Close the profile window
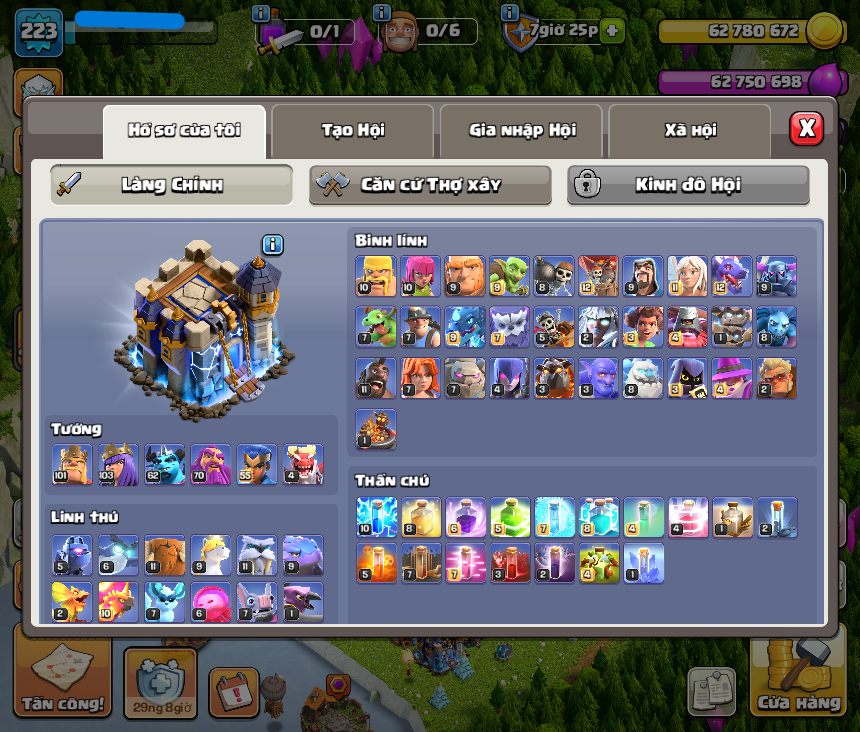 tap(806, 128)
